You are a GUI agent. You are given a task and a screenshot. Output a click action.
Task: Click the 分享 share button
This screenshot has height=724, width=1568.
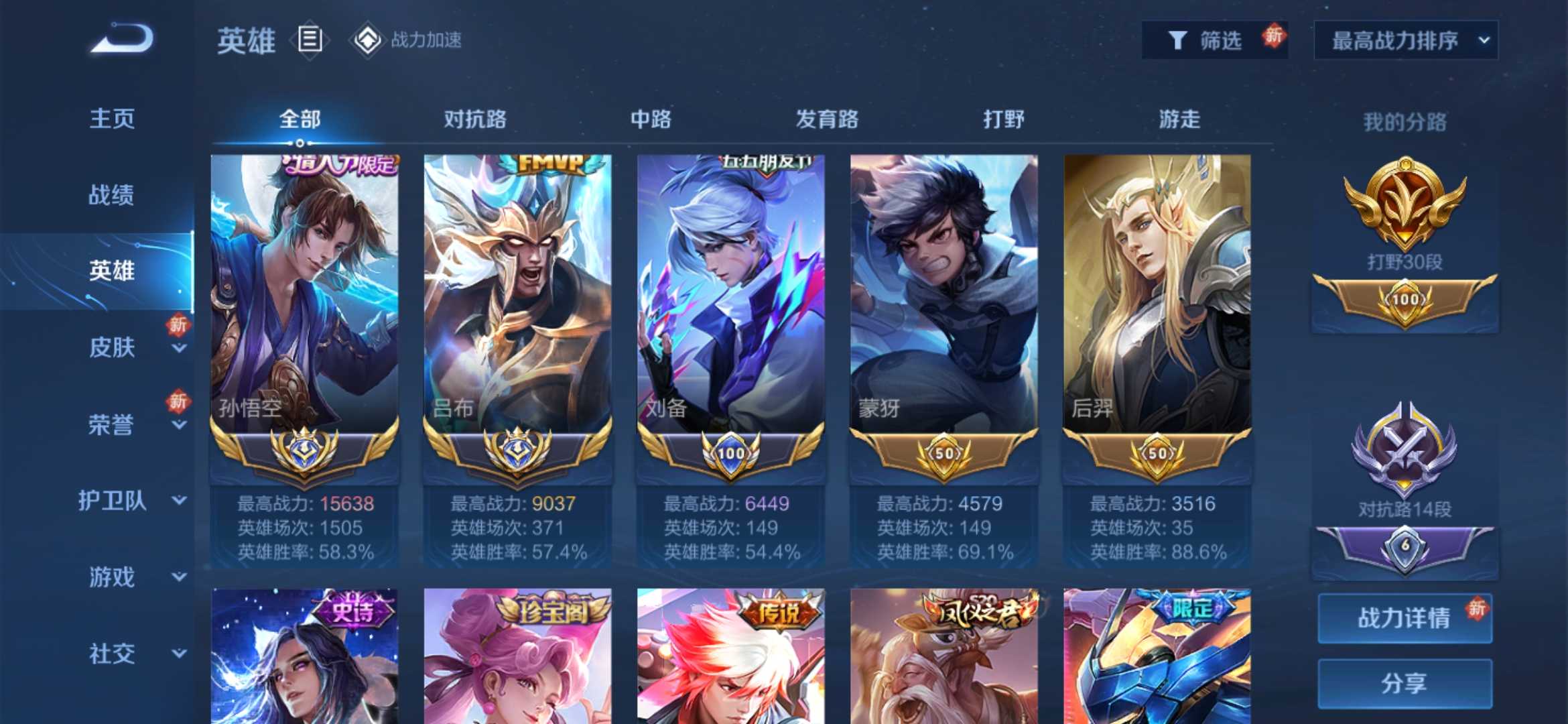coord(1404,682)
